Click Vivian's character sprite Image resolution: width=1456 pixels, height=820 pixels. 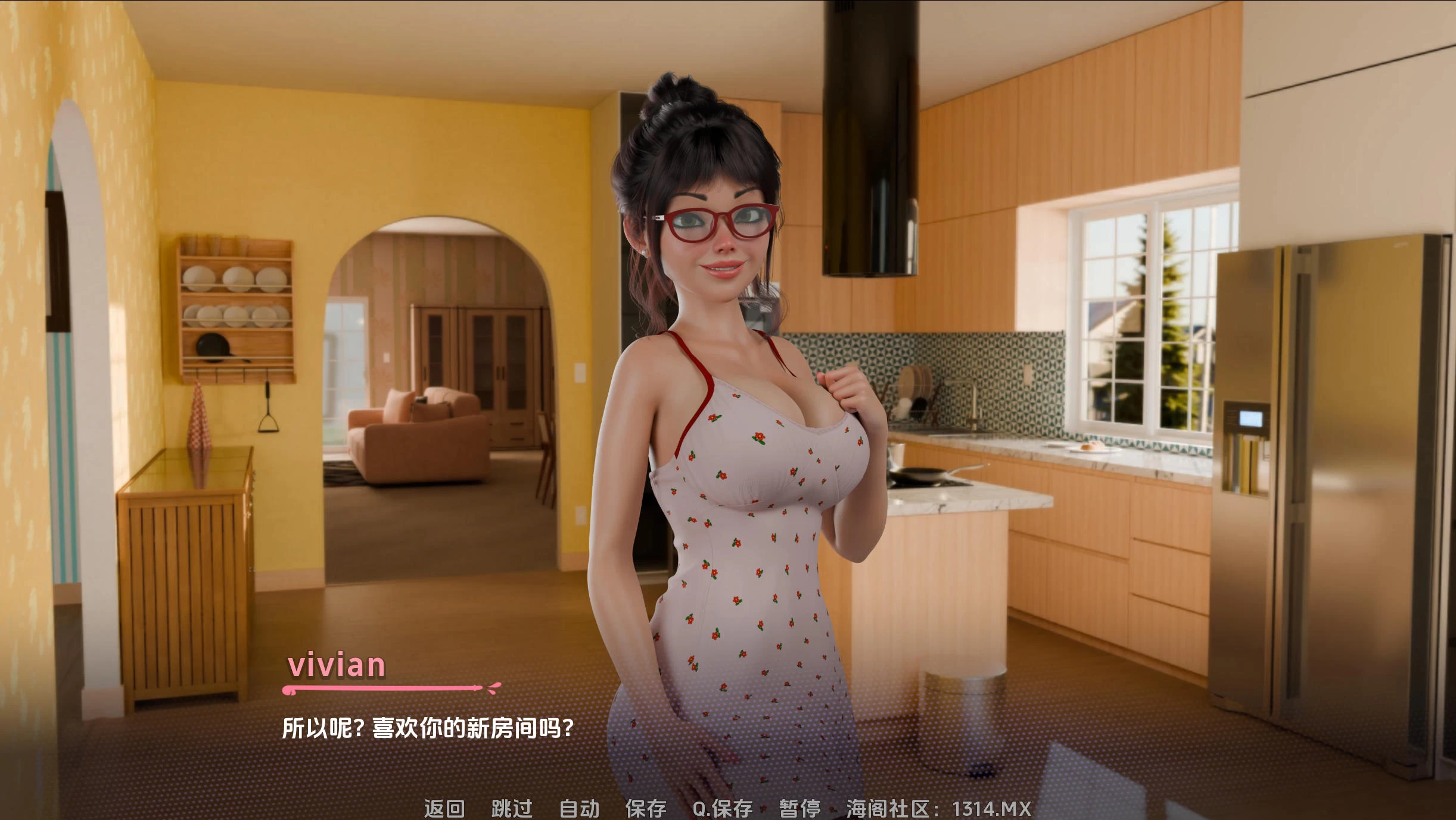pos(733,417)
